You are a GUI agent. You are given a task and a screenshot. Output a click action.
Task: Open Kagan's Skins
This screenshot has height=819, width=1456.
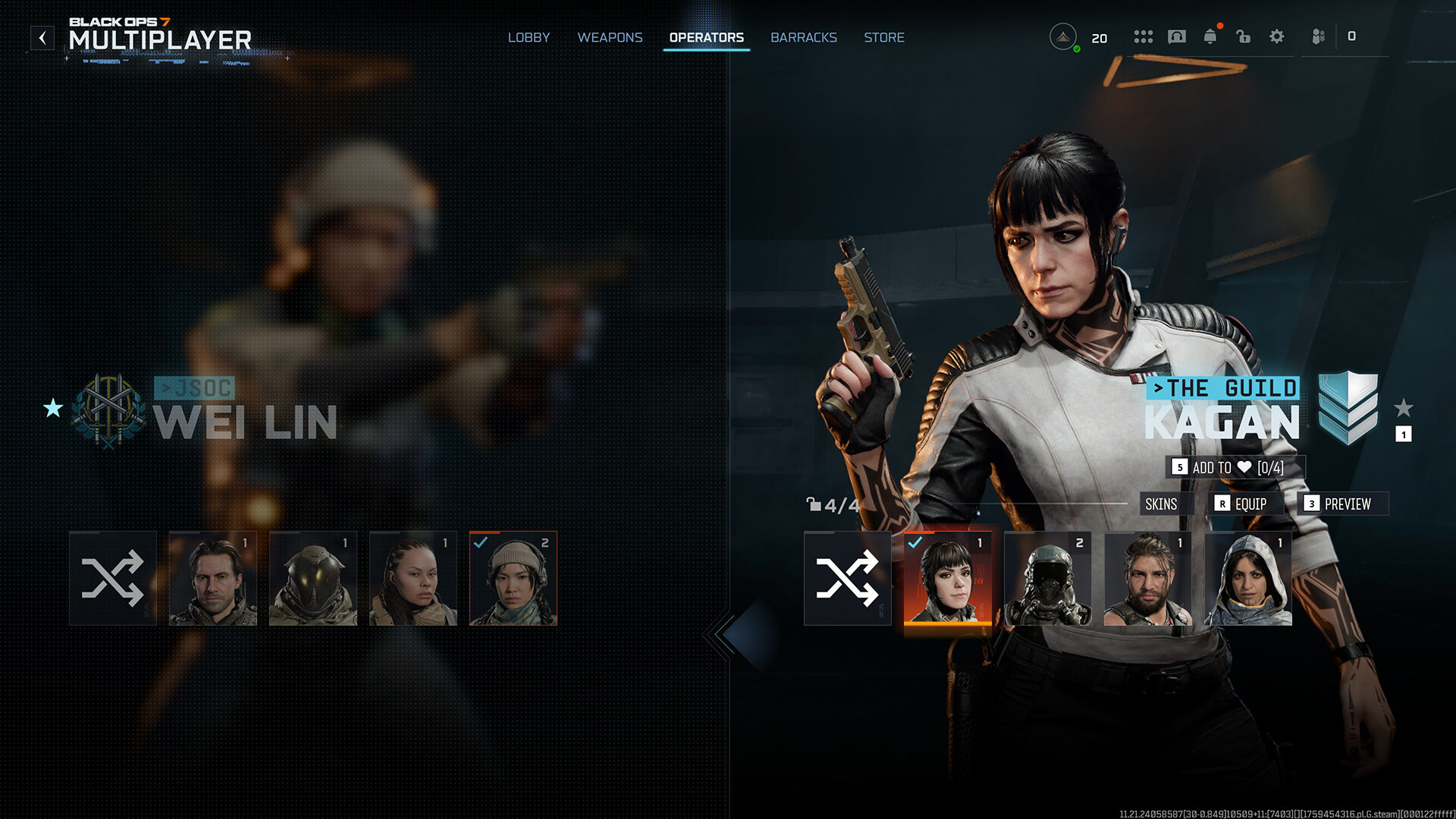coord(1161,504)
